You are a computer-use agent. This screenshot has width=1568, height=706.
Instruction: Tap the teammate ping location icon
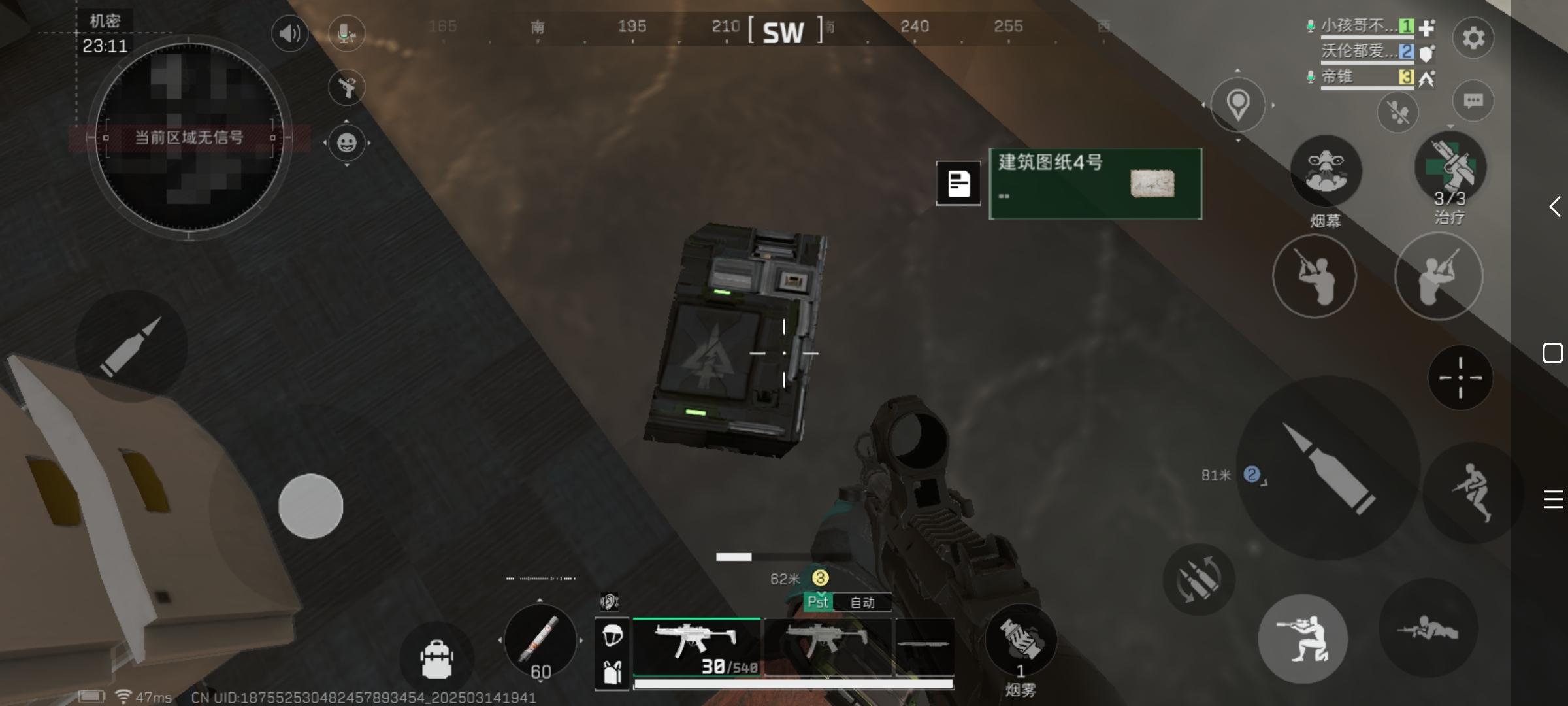coord(1237,105)
